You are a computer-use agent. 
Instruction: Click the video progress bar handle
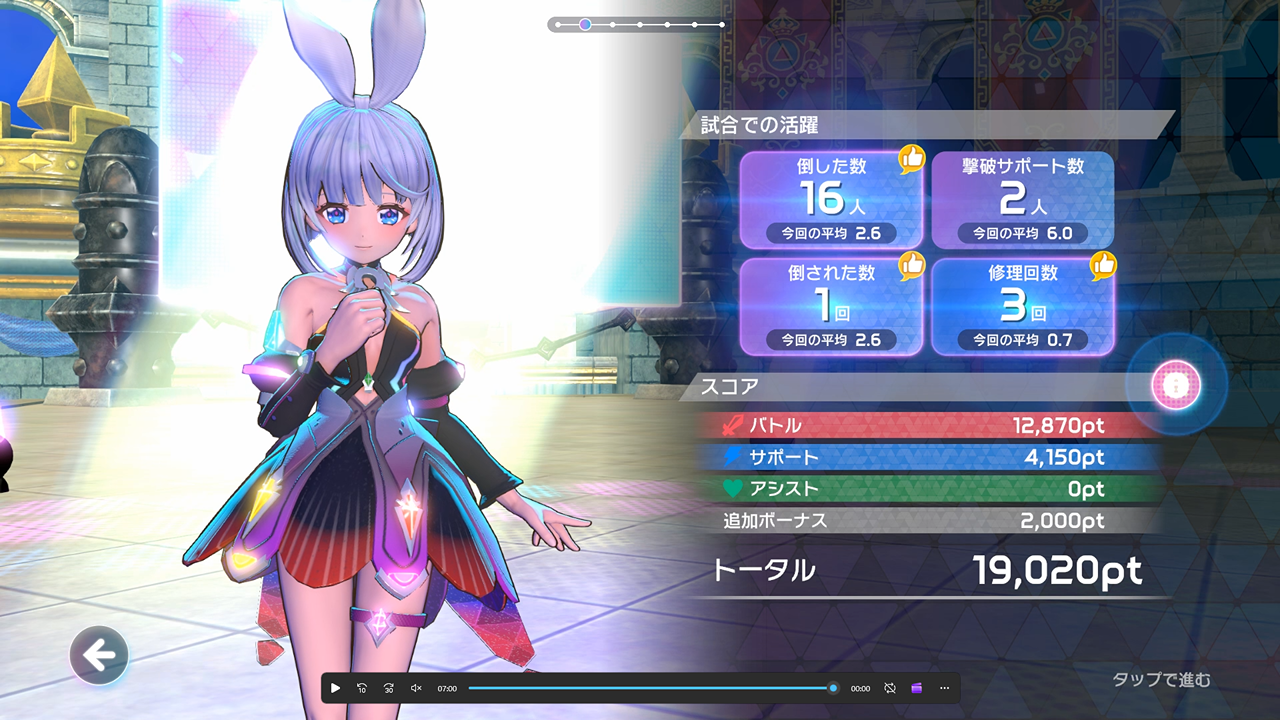tap(833, 688)
